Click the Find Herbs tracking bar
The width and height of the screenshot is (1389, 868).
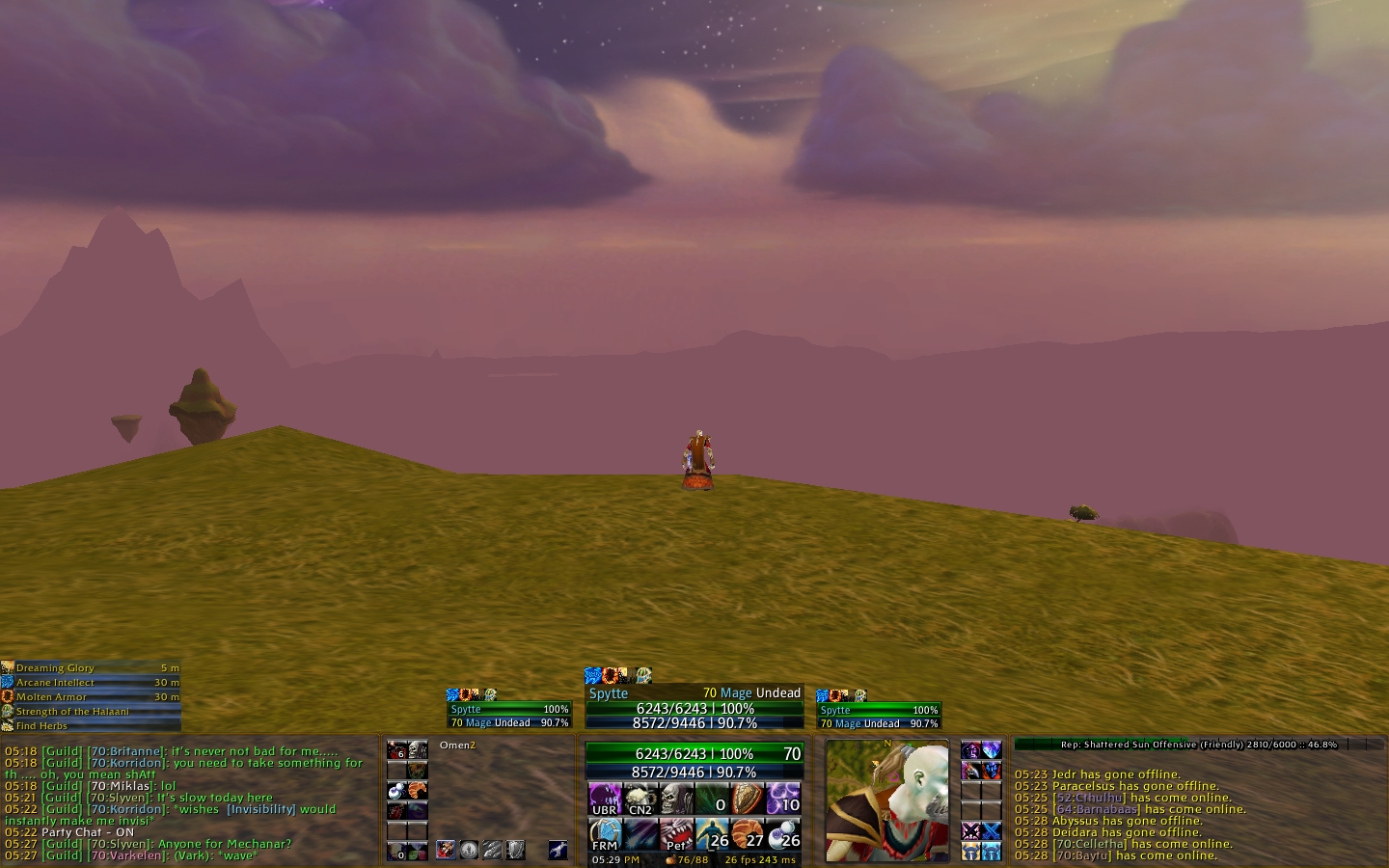coord(92,725)
